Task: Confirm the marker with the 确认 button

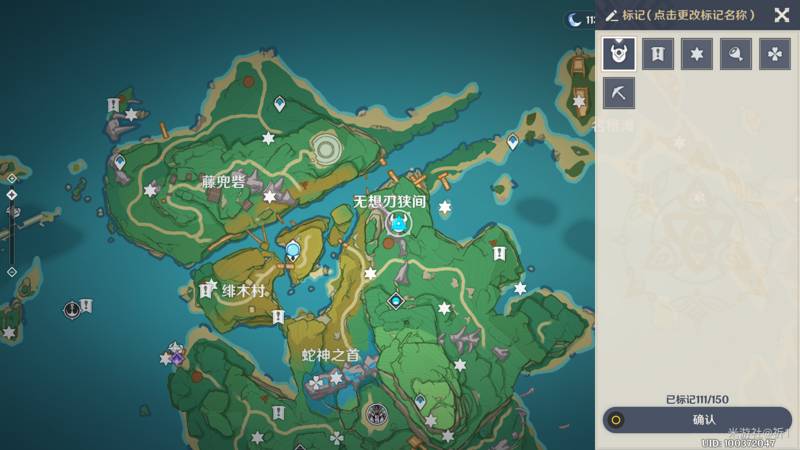Action: (x=697, y=420)
